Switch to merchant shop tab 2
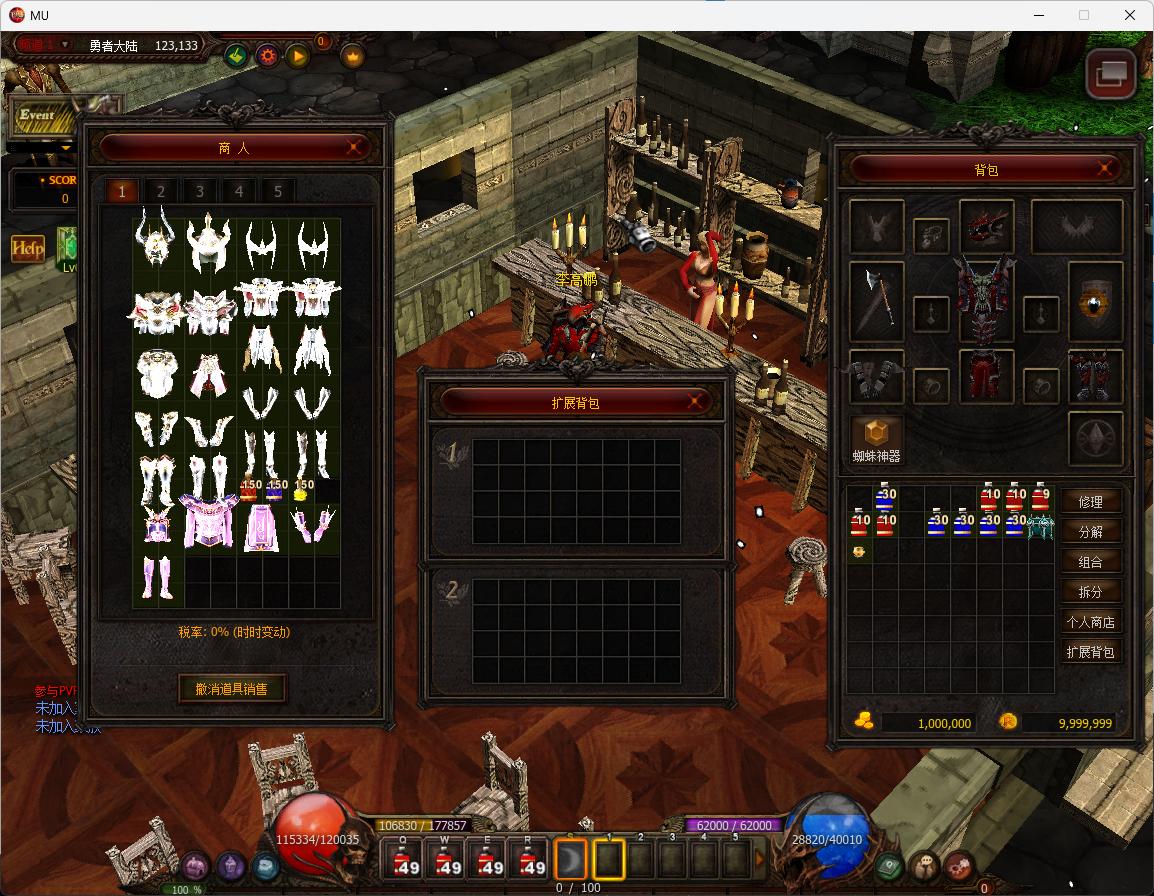 click(x=160, y=191)
